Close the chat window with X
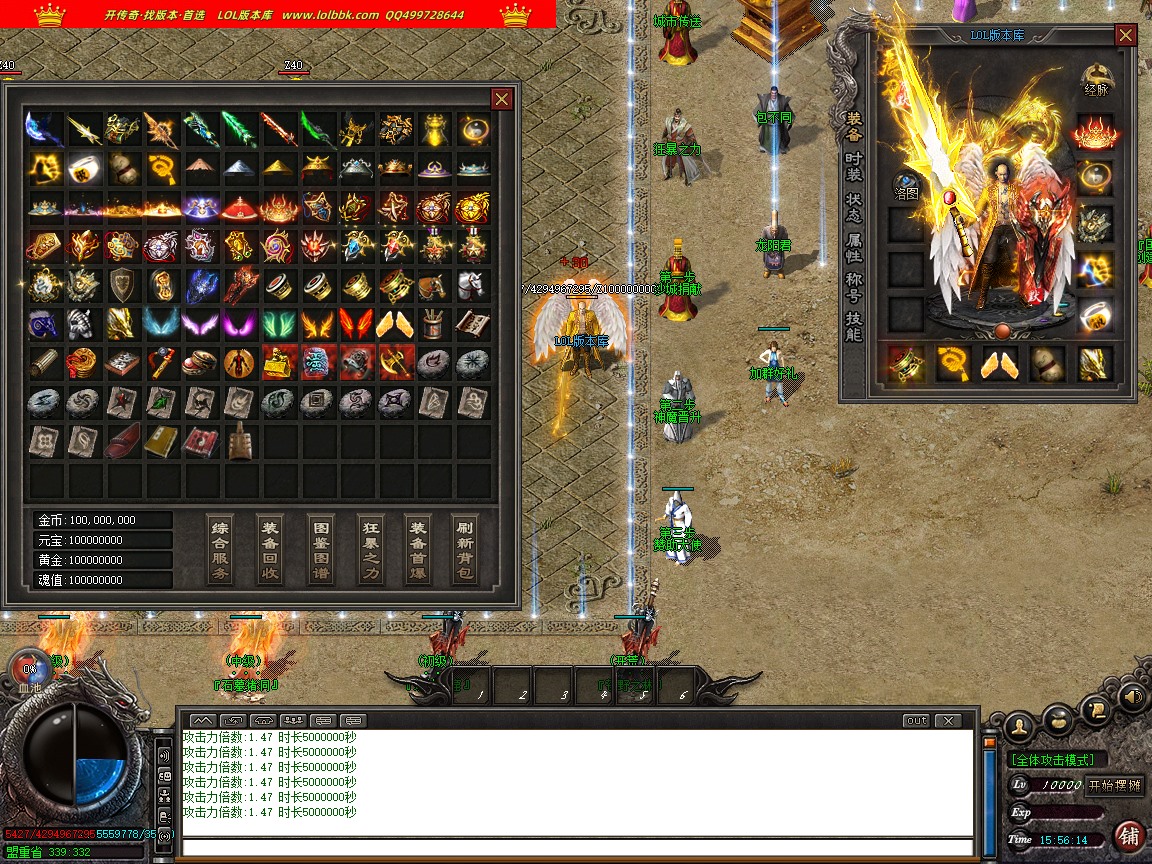Viewport: 1152px width, 864px height. tap(946, 720)
